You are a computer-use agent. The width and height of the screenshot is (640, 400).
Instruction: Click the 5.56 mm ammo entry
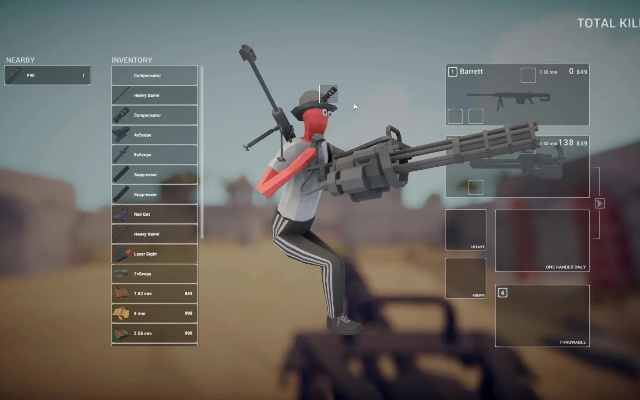tap(154, 333)
